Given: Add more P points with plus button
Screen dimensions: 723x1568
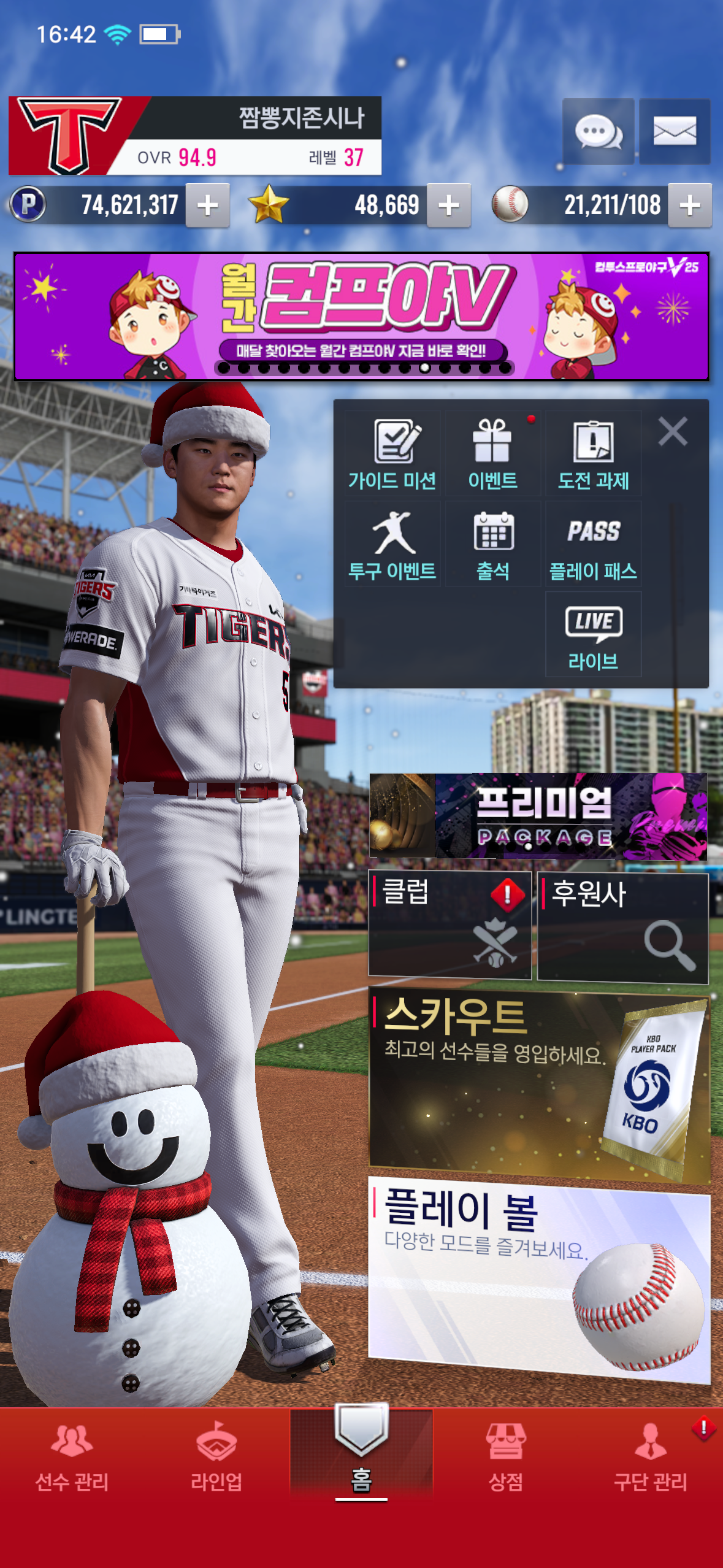Looking at the screenshot, I should click(208, 206).
